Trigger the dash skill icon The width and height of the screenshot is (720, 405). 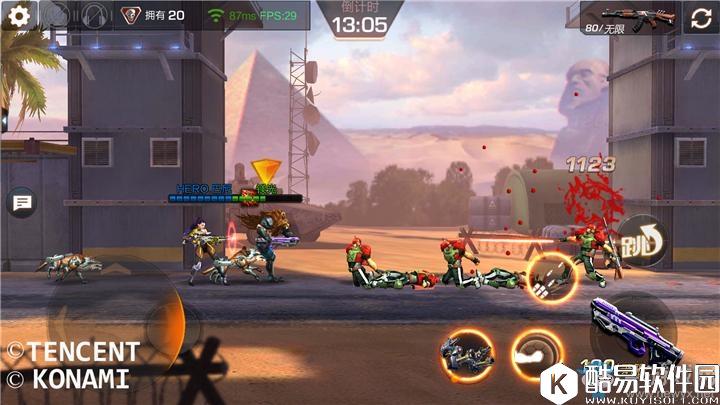[x=536, y=352]
